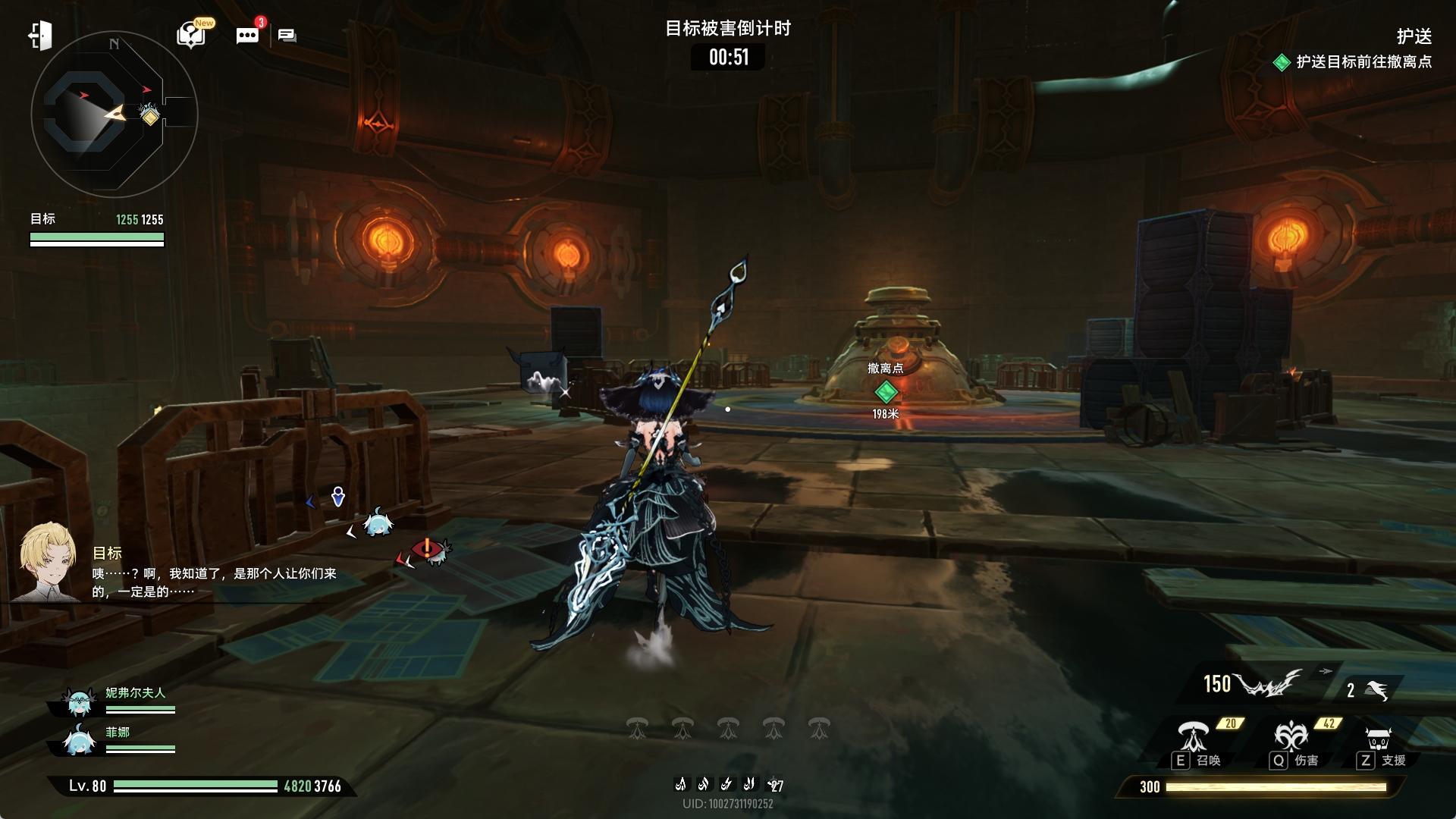Screen dimensions: 1456x819
Task: Open the circular minimap
Action: (x=114, y=115)
